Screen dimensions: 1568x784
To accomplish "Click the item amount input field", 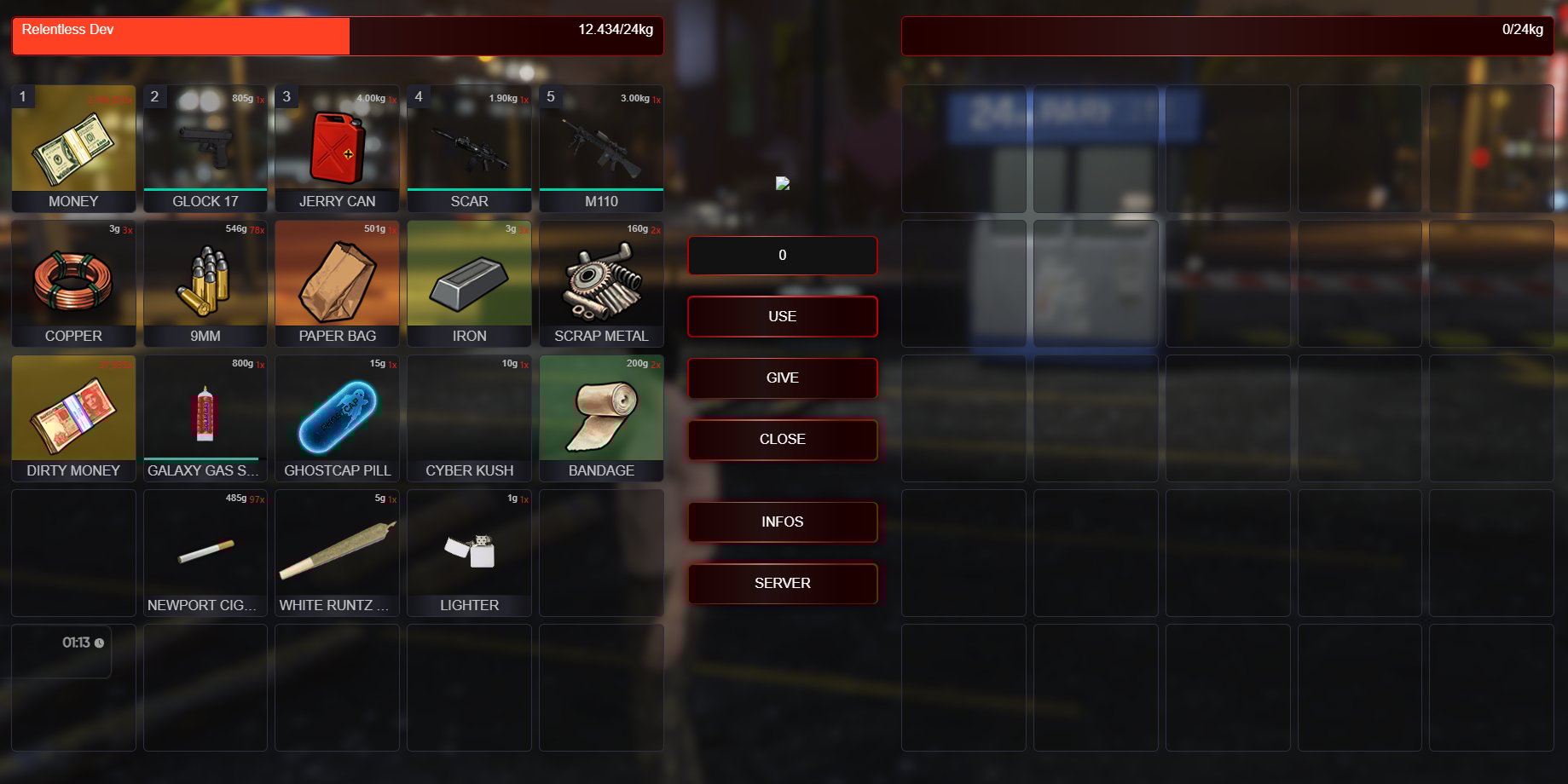I will point(782,255).
